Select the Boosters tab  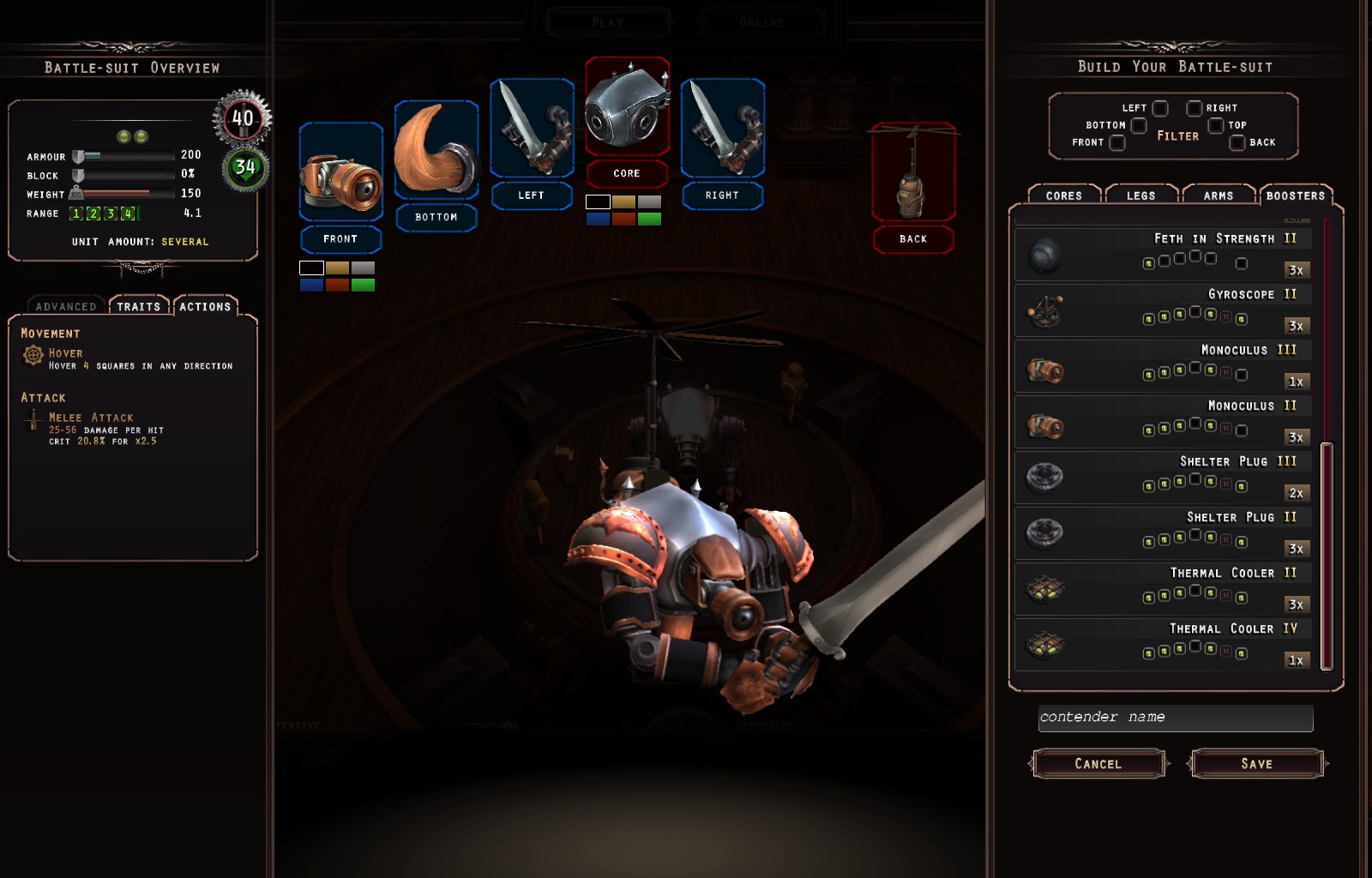pyautogui.click(x=1295, y=195)
